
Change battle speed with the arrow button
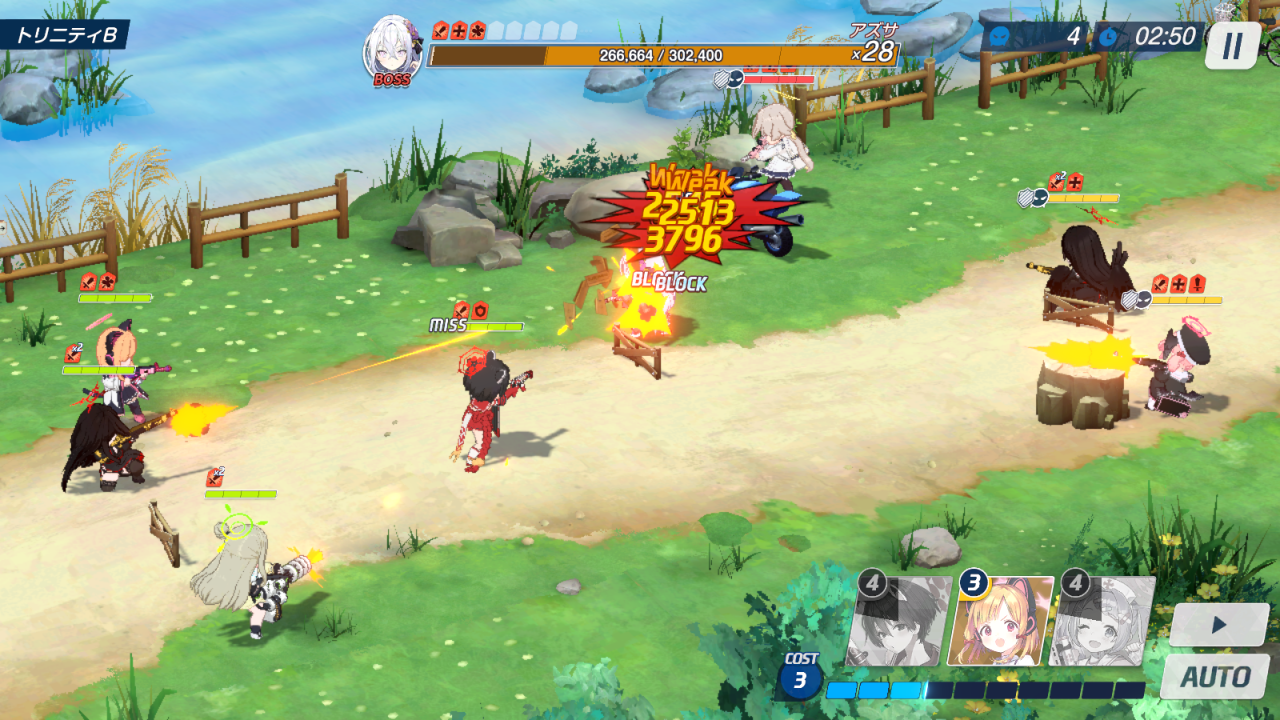pyautogui.click(x=1219, y=625)
